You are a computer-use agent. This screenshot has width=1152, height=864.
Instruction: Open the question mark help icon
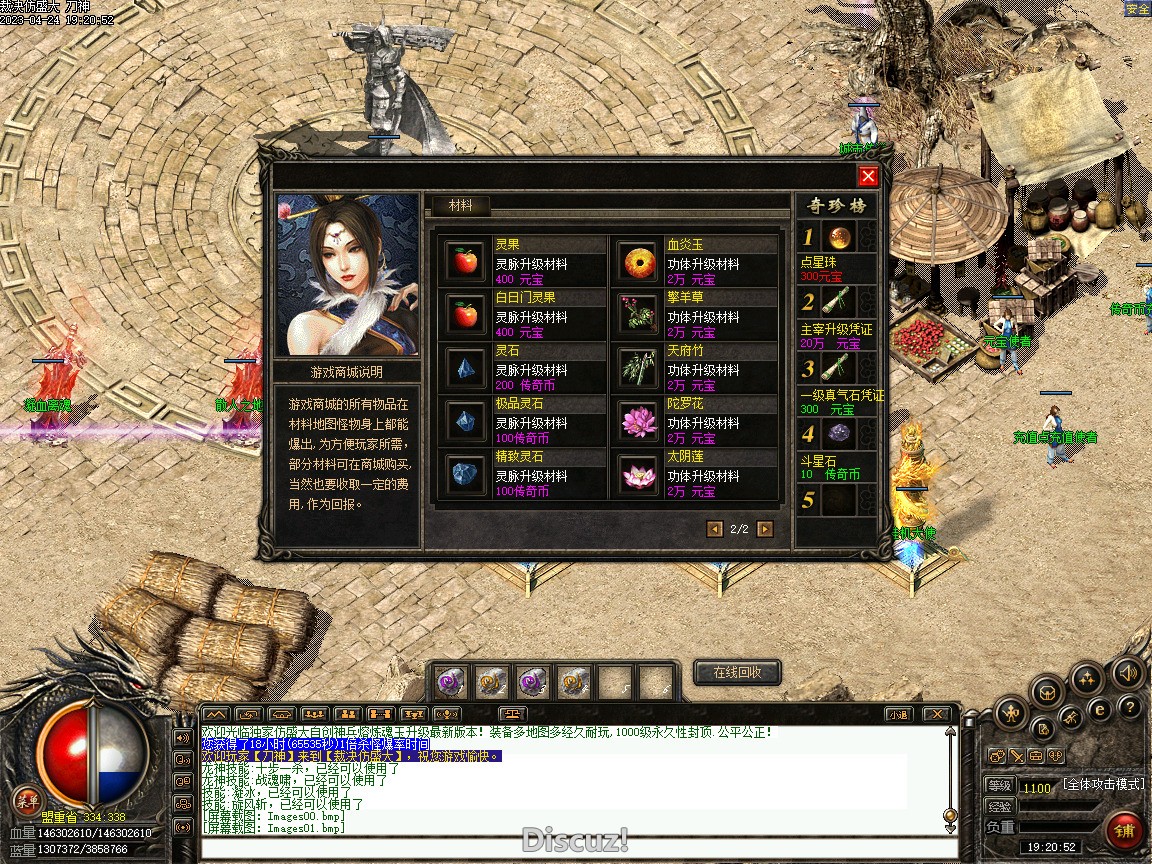pos(1129,709)
